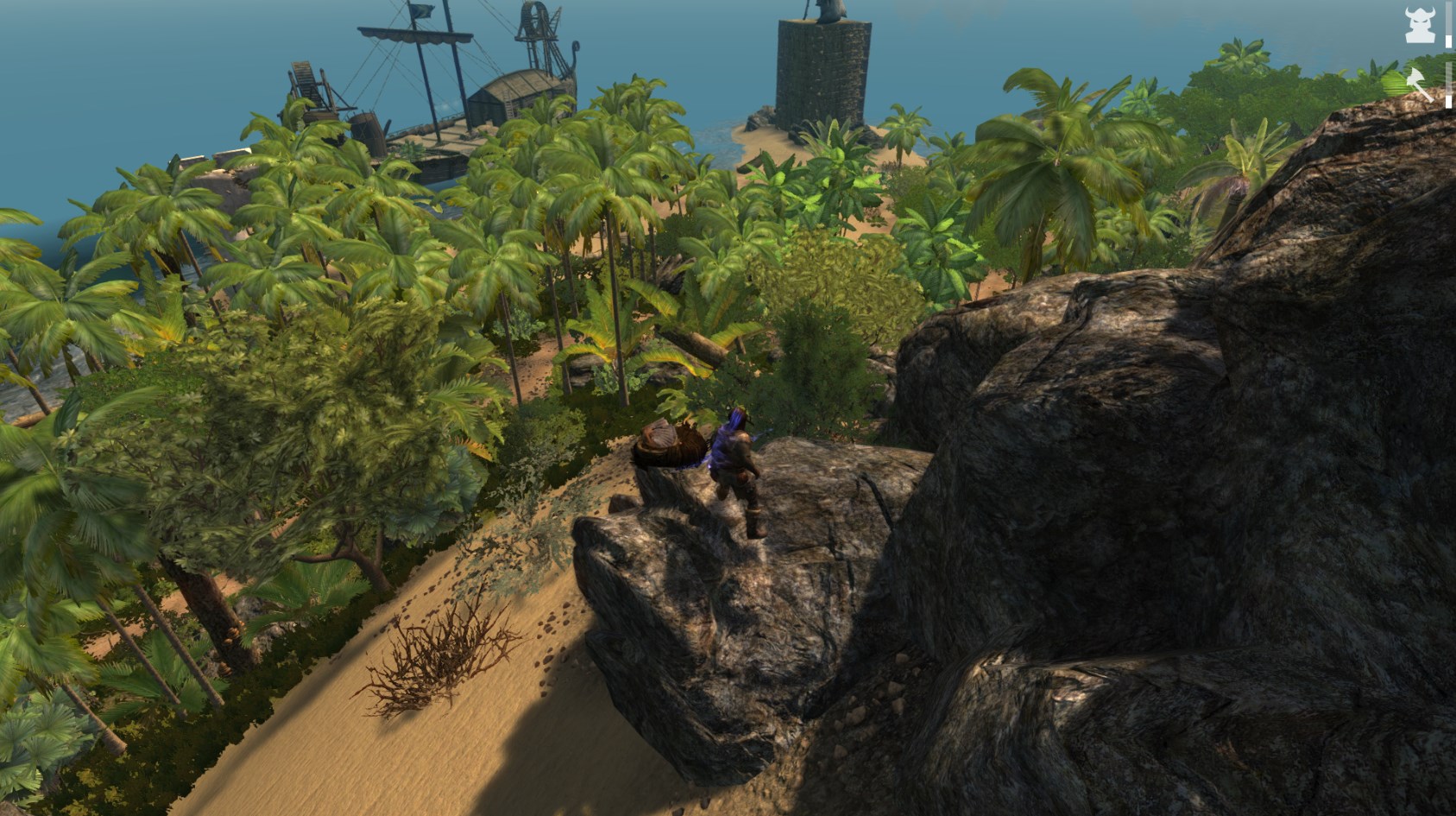This screenshot has height=816, width=1456.
Task: Click the horned viking helmet icon
Action: click(x=1419, y=24)
